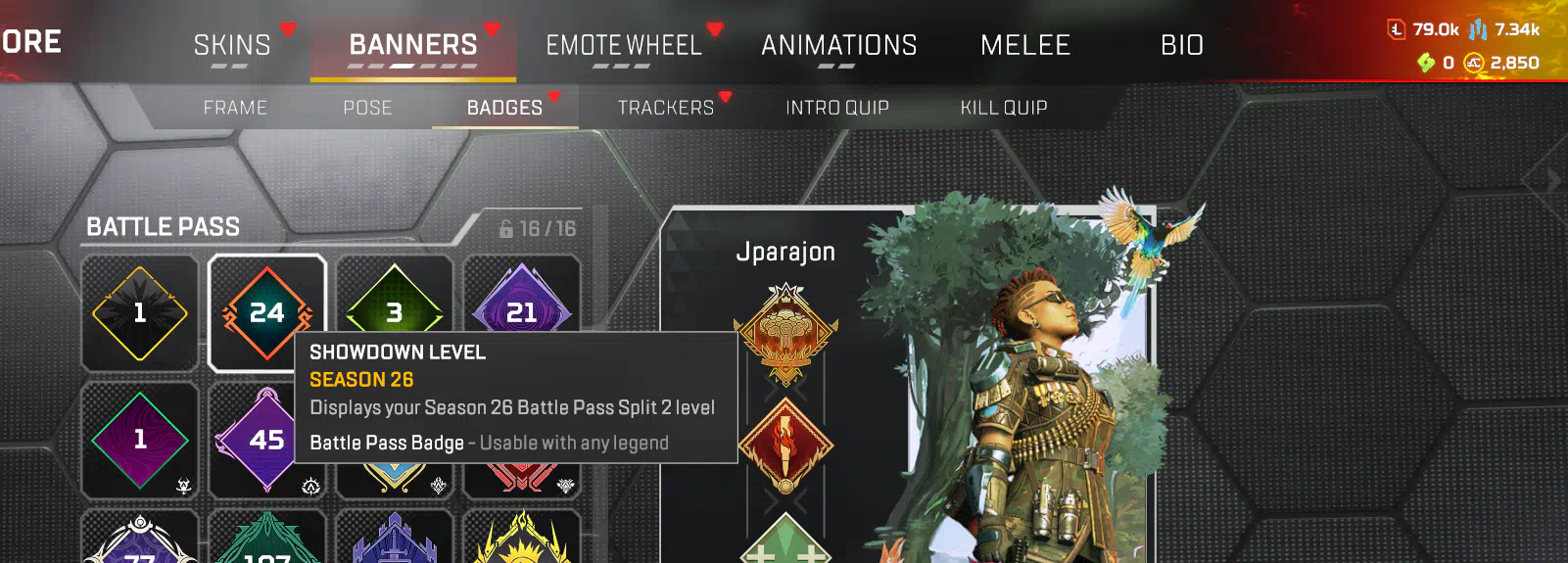Select the Animations tab

point(838,45)
